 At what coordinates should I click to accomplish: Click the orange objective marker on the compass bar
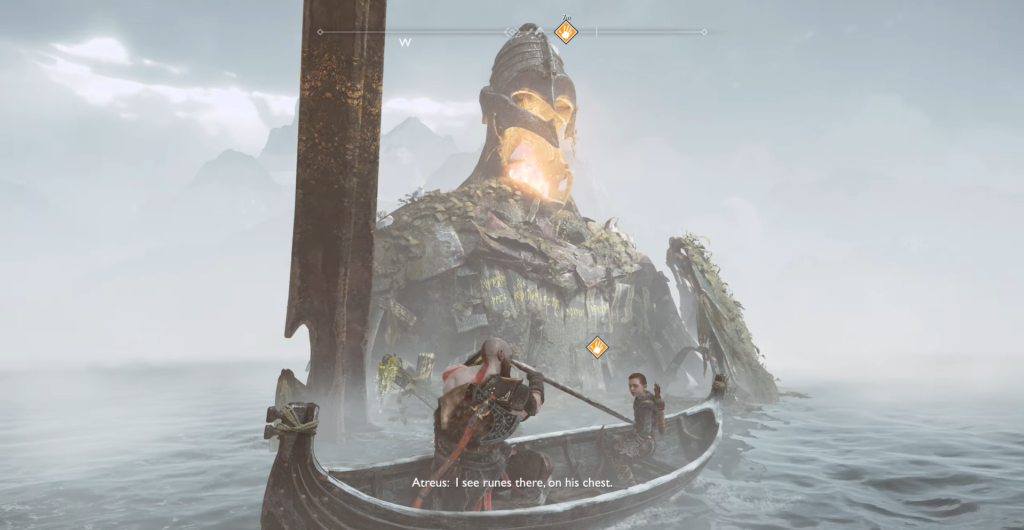coord(566,32)
